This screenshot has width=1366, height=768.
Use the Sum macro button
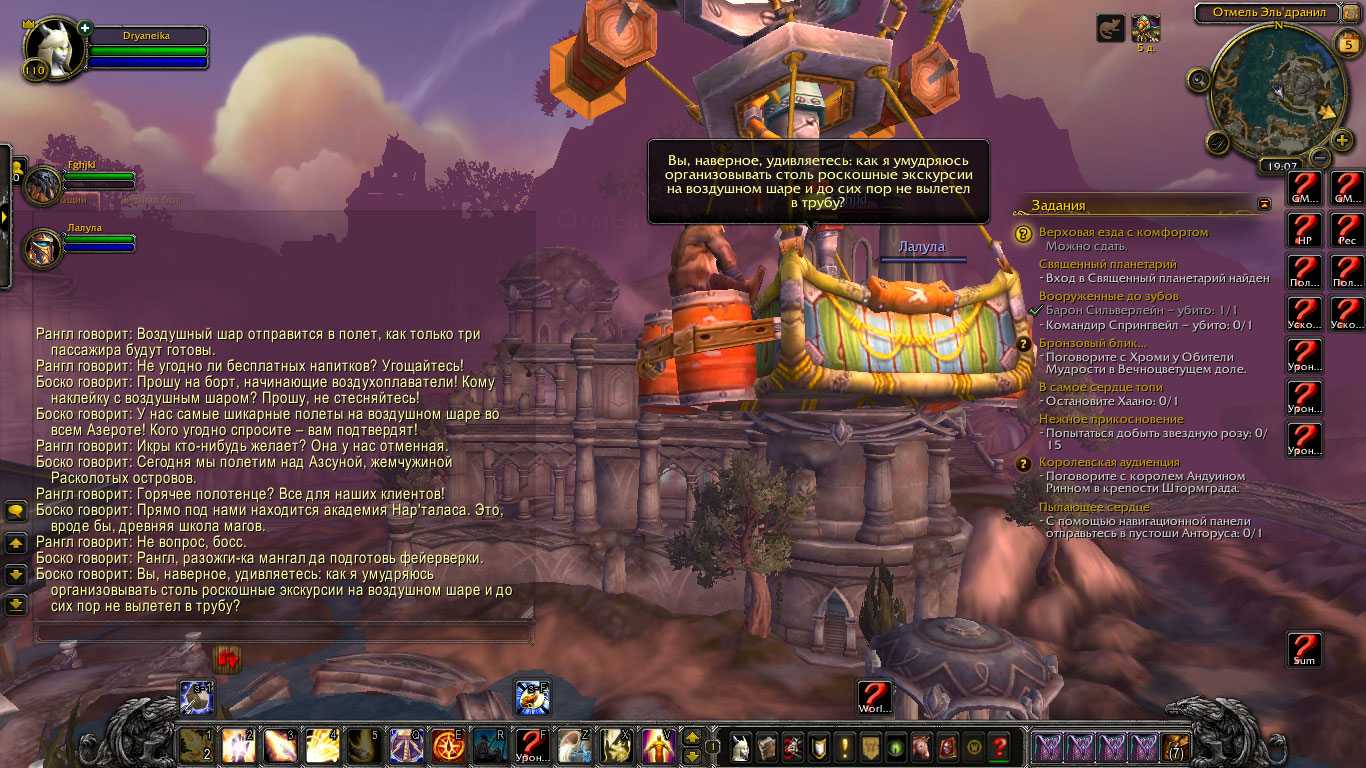[1305, 649]
